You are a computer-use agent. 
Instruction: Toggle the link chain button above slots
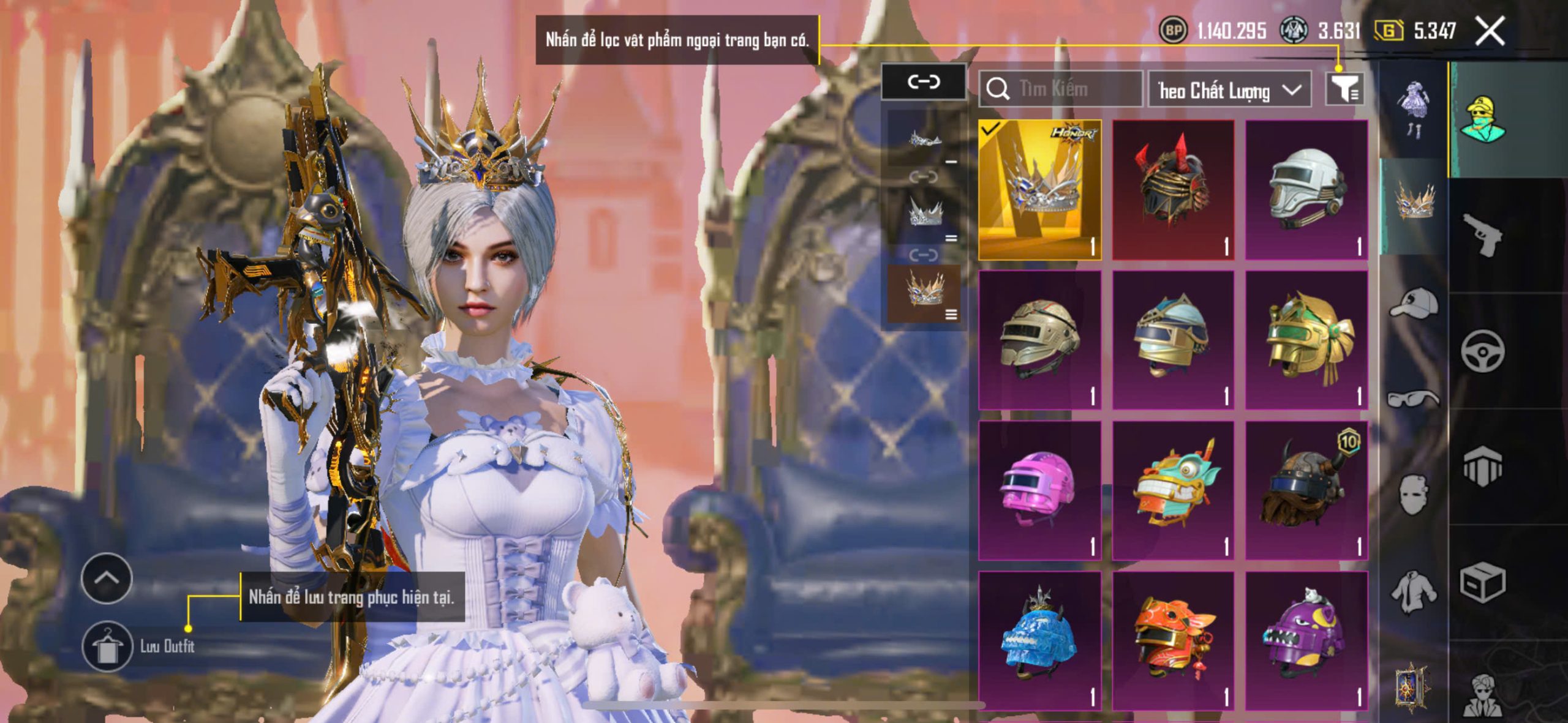(x=923, y=81)
